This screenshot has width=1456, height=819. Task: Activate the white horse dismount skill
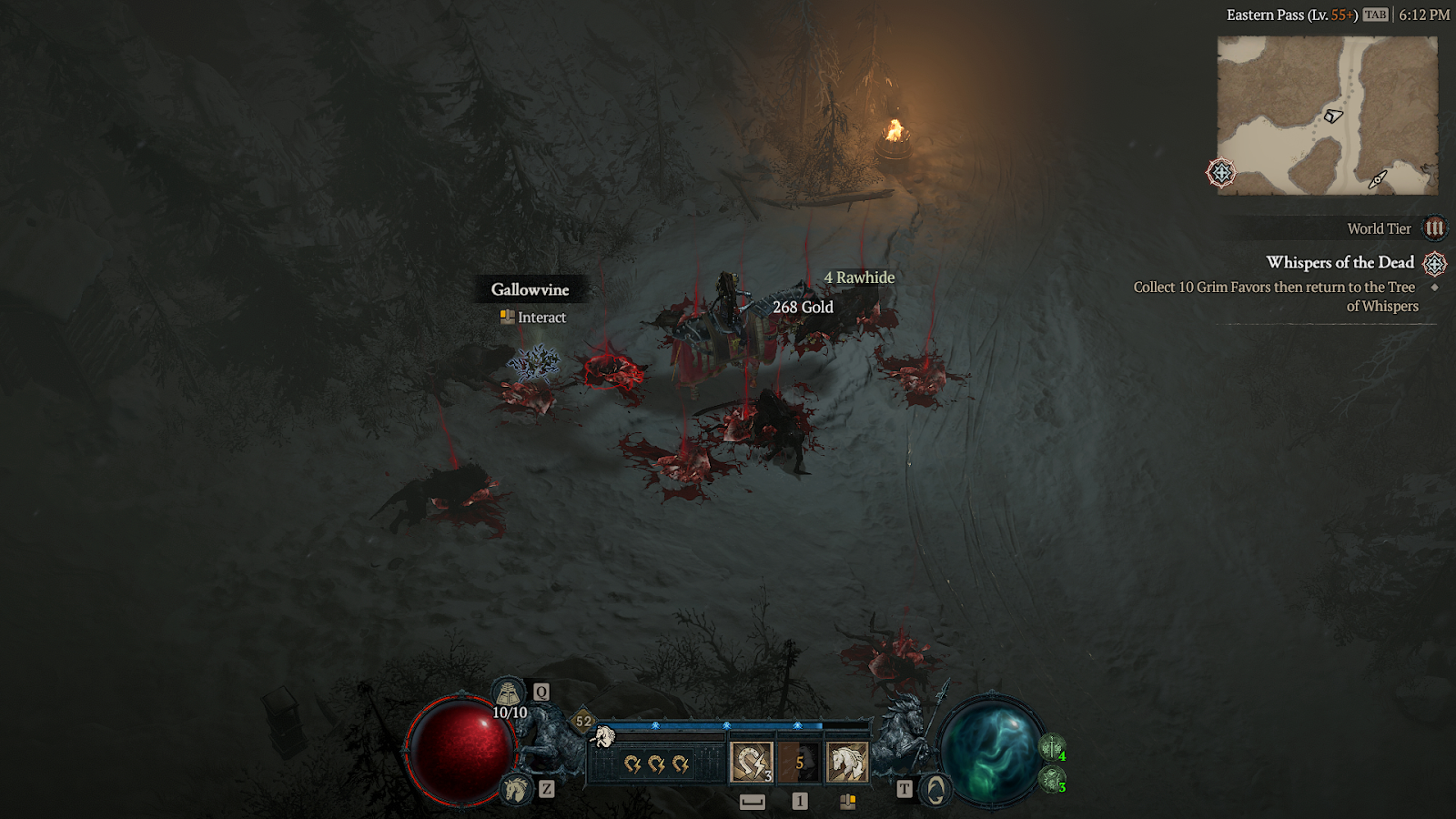[x=846, y=763]
